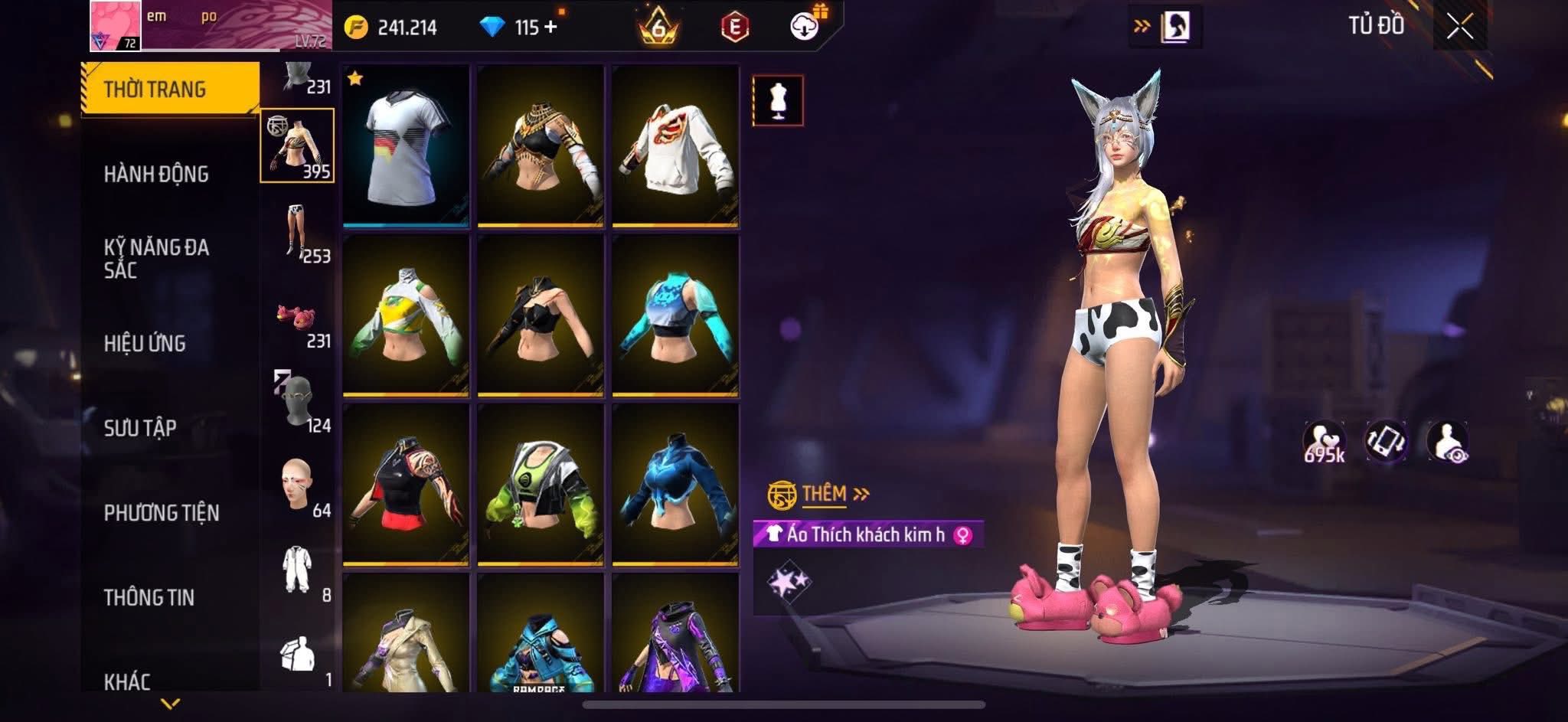Open the Thông Tin tab
Viewport: 1568px width, 722px height.
[x=149, y=597]
